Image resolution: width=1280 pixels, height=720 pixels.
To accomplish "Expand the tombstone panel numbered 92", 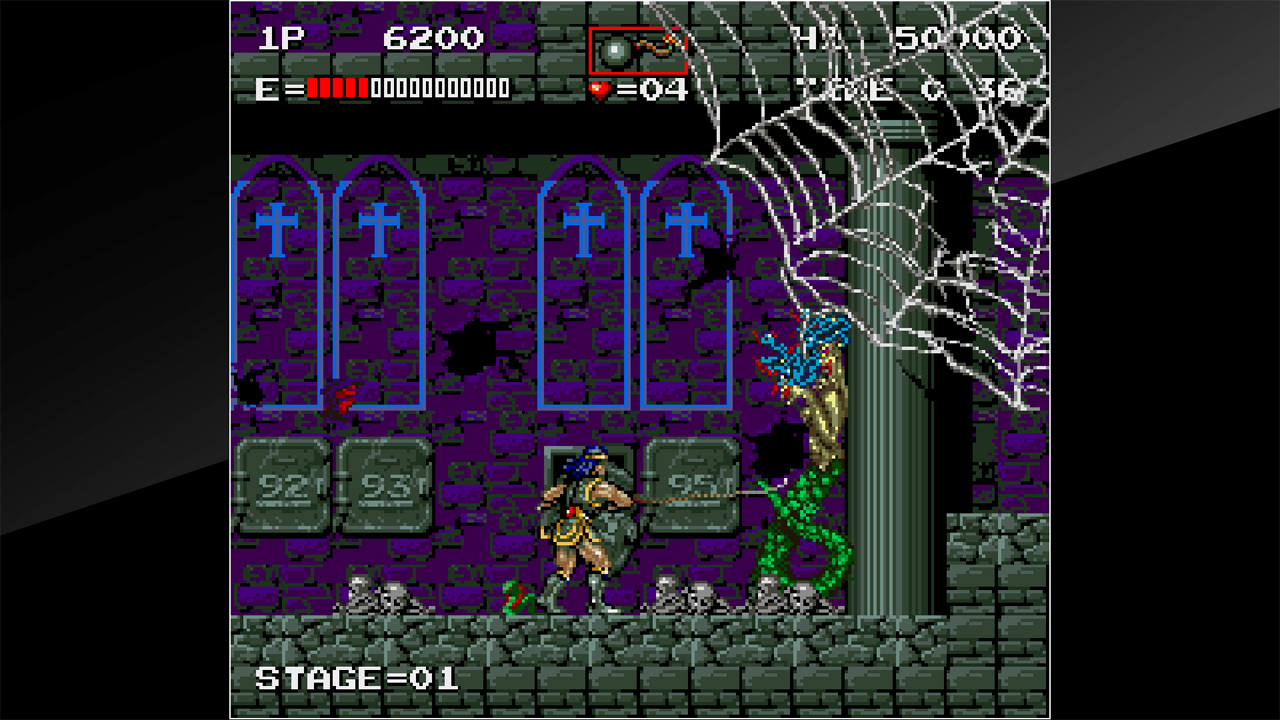I will click(287, 490).
